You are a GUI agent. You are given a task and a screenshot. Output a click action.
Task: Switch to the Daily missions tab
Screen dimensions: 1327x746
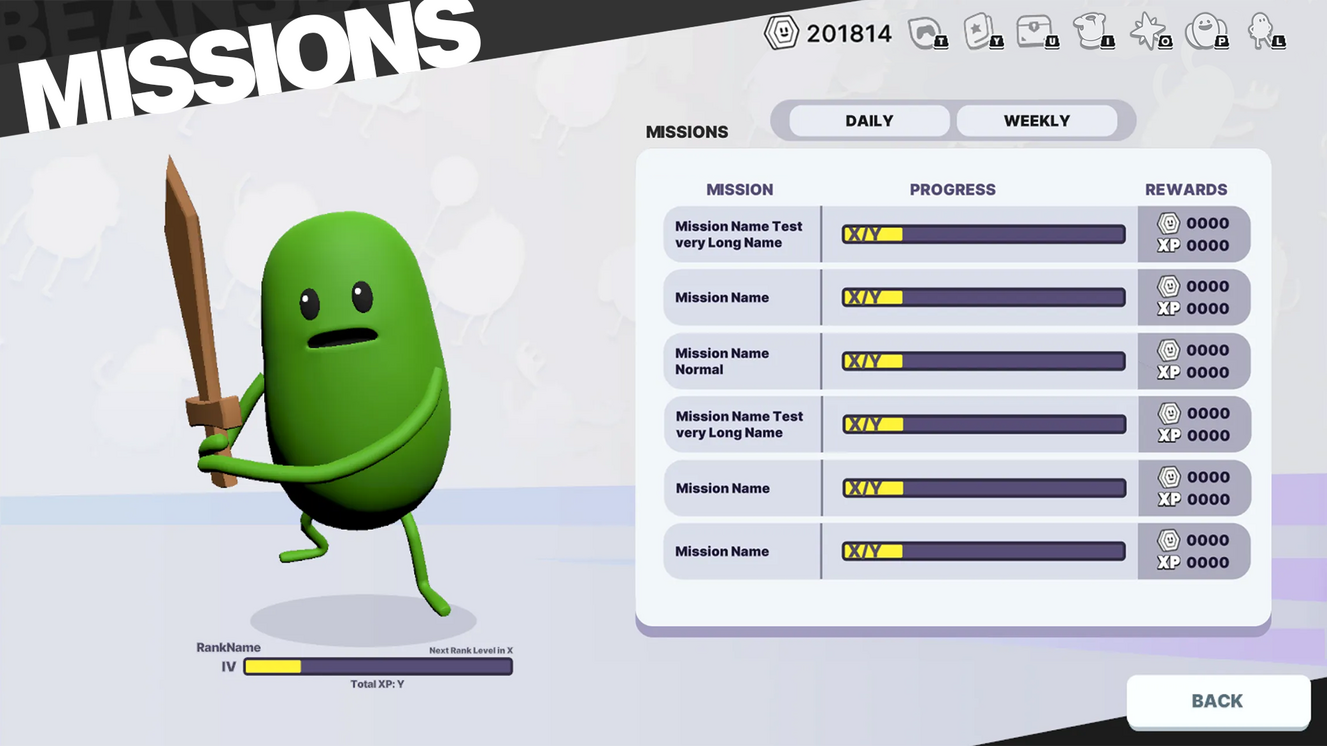(x=869, y=121)
